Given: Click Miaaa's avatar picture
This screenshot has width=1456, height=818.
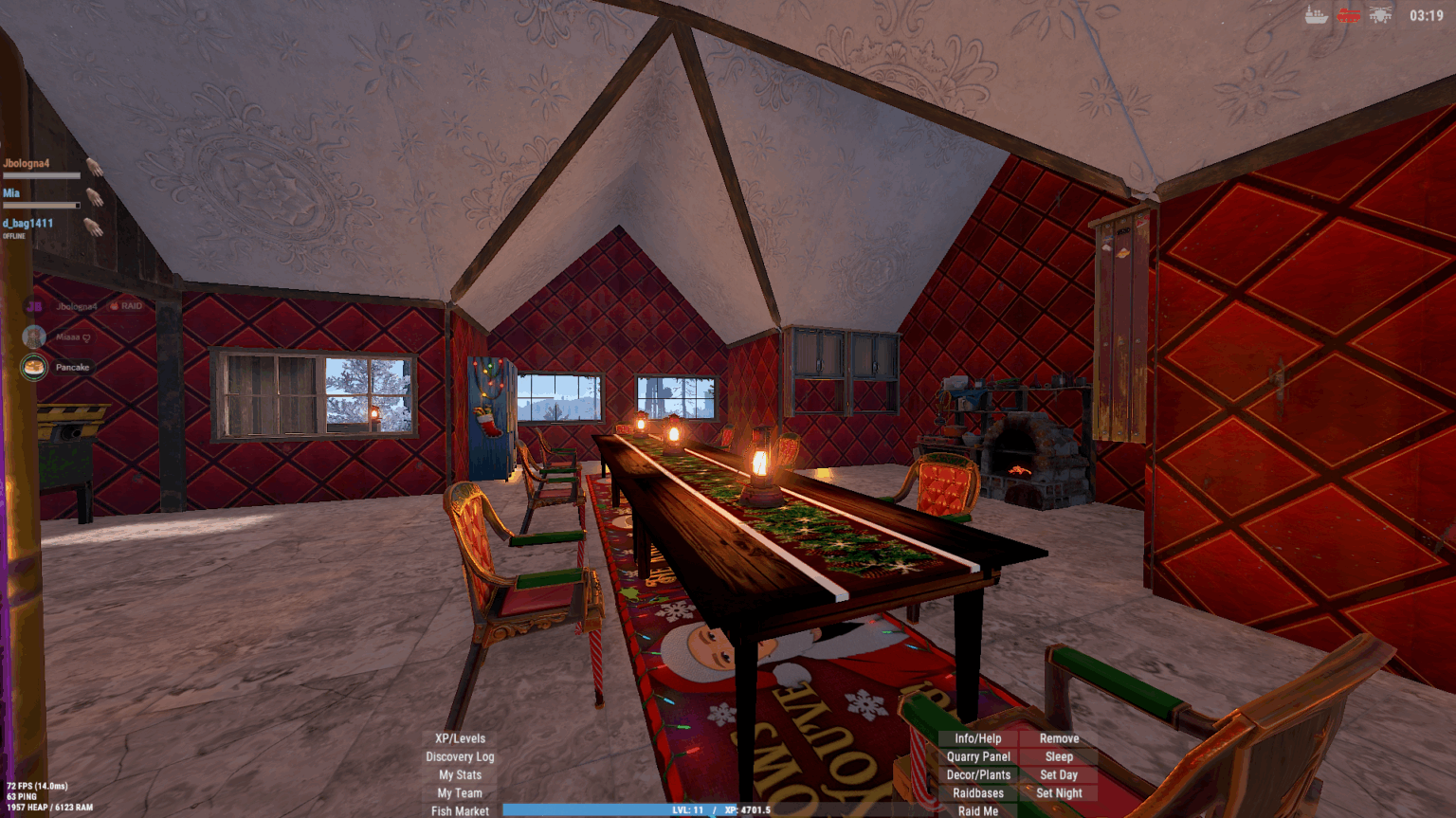Looking at the screenshot, I should [32, 336].
